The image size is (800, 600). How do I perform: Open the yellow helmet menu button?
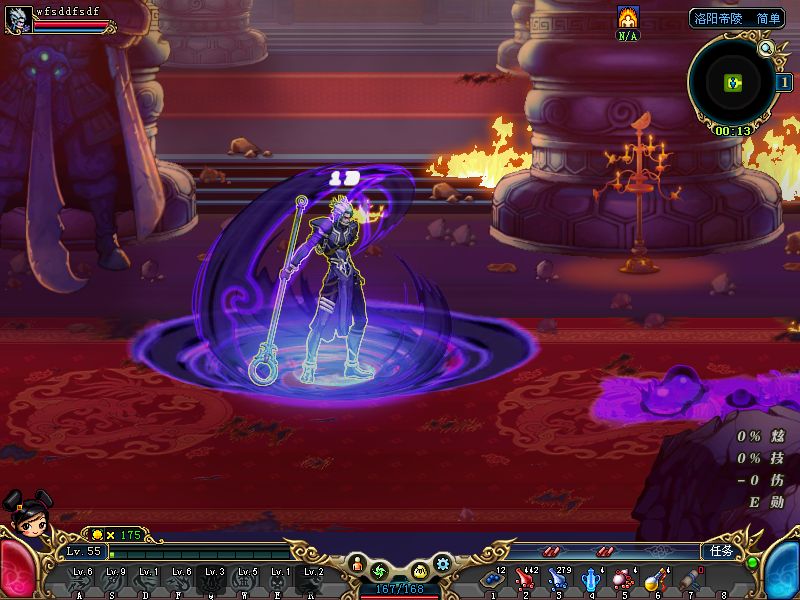[x=421, y=571]
